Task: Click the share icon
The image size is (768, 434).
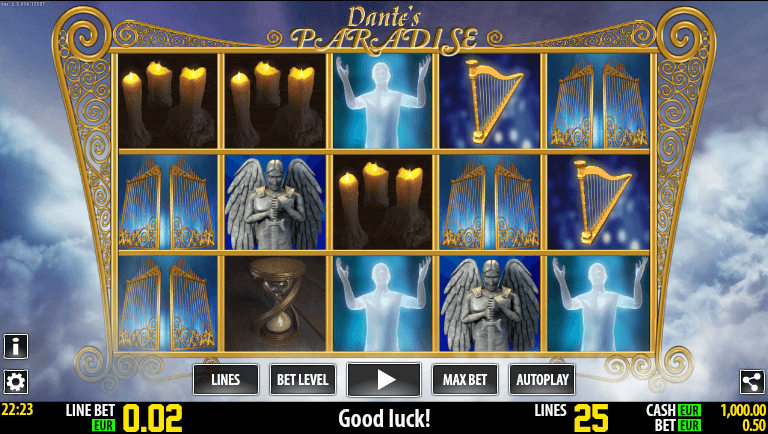Action: coord(752,381)
